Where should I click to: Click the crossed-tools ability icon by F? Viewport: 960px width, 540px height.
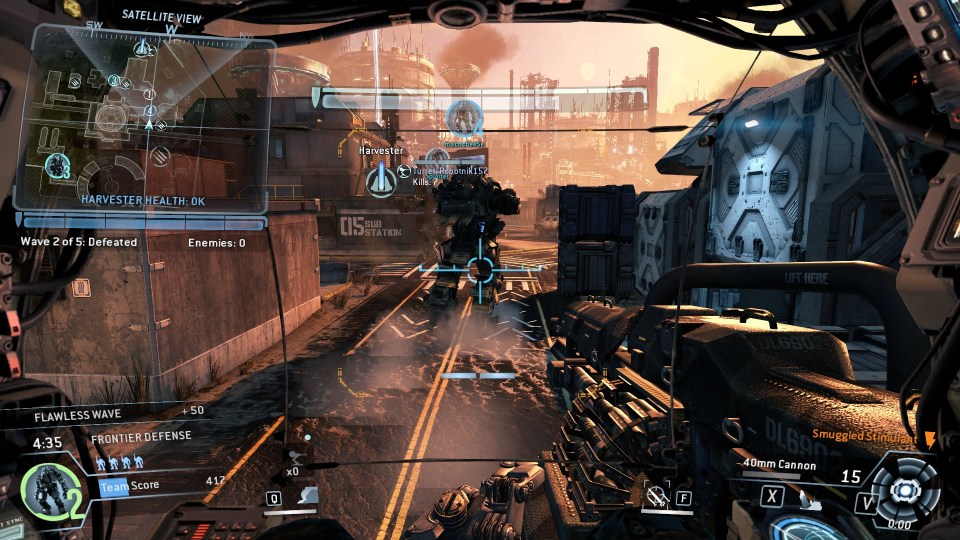click(655, 494)
